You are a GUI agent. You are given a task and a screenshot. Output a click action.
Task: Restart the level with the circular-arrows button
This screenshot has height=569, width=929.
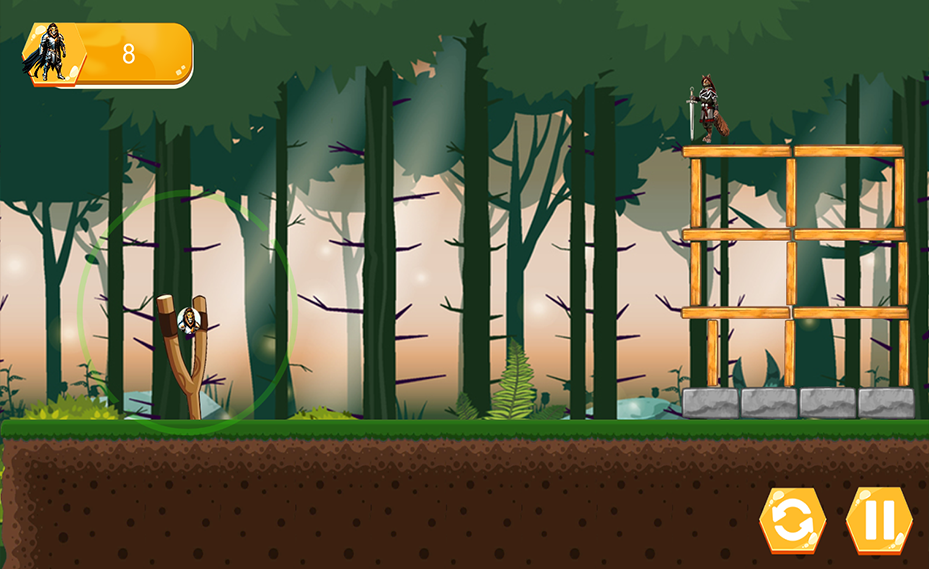792,520
